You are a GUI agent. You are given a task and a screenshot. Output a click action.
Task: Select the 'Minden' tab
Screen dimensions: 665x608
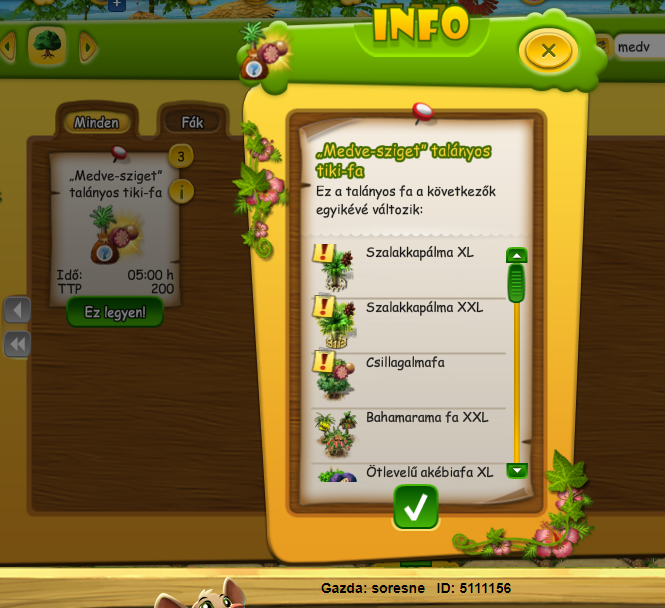pyautogui.click(x=96, y=123)
